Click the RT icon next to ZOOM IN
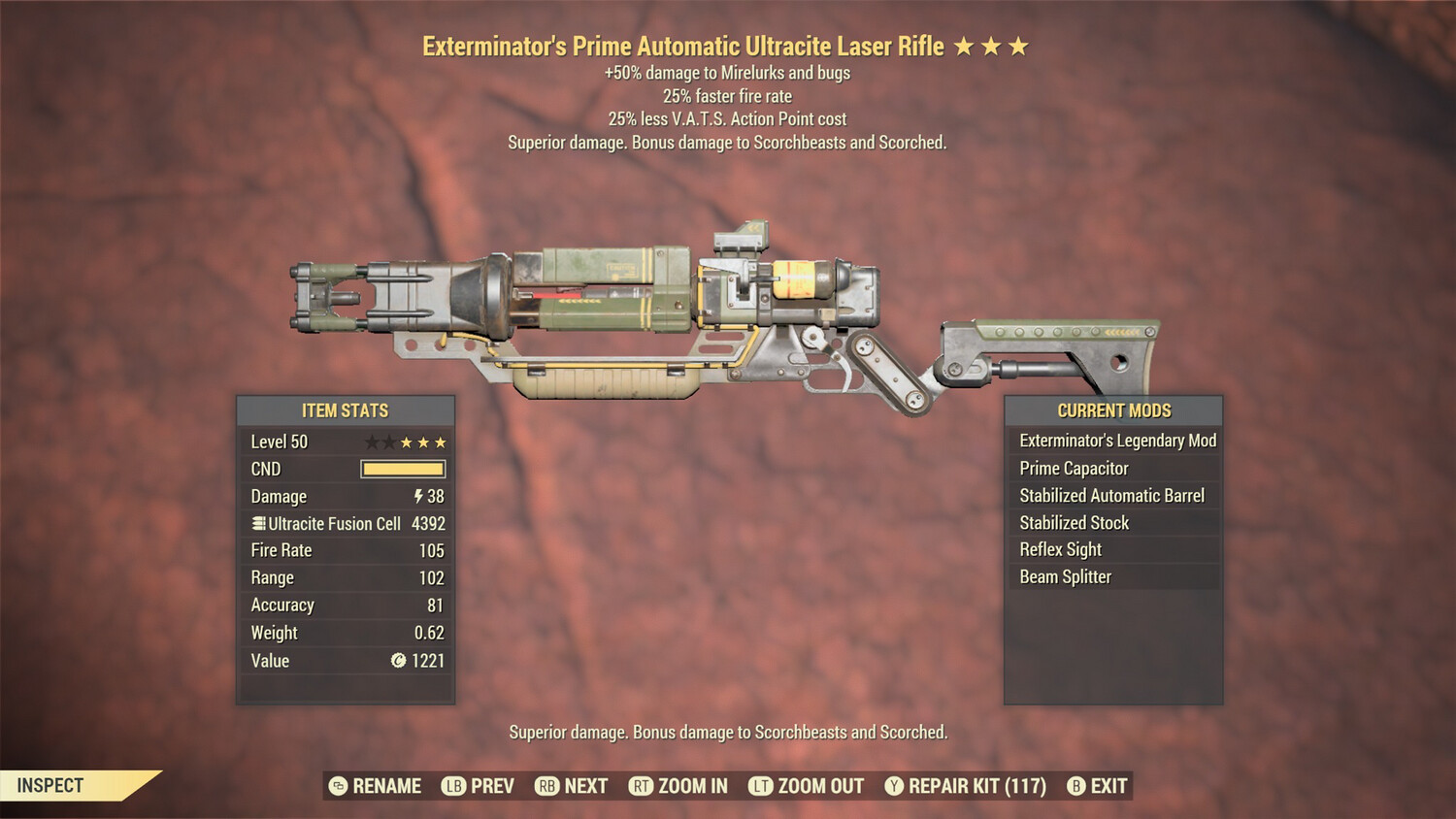Image resolution: width=1456 pixels, height=819 pixels. [641, 786]
